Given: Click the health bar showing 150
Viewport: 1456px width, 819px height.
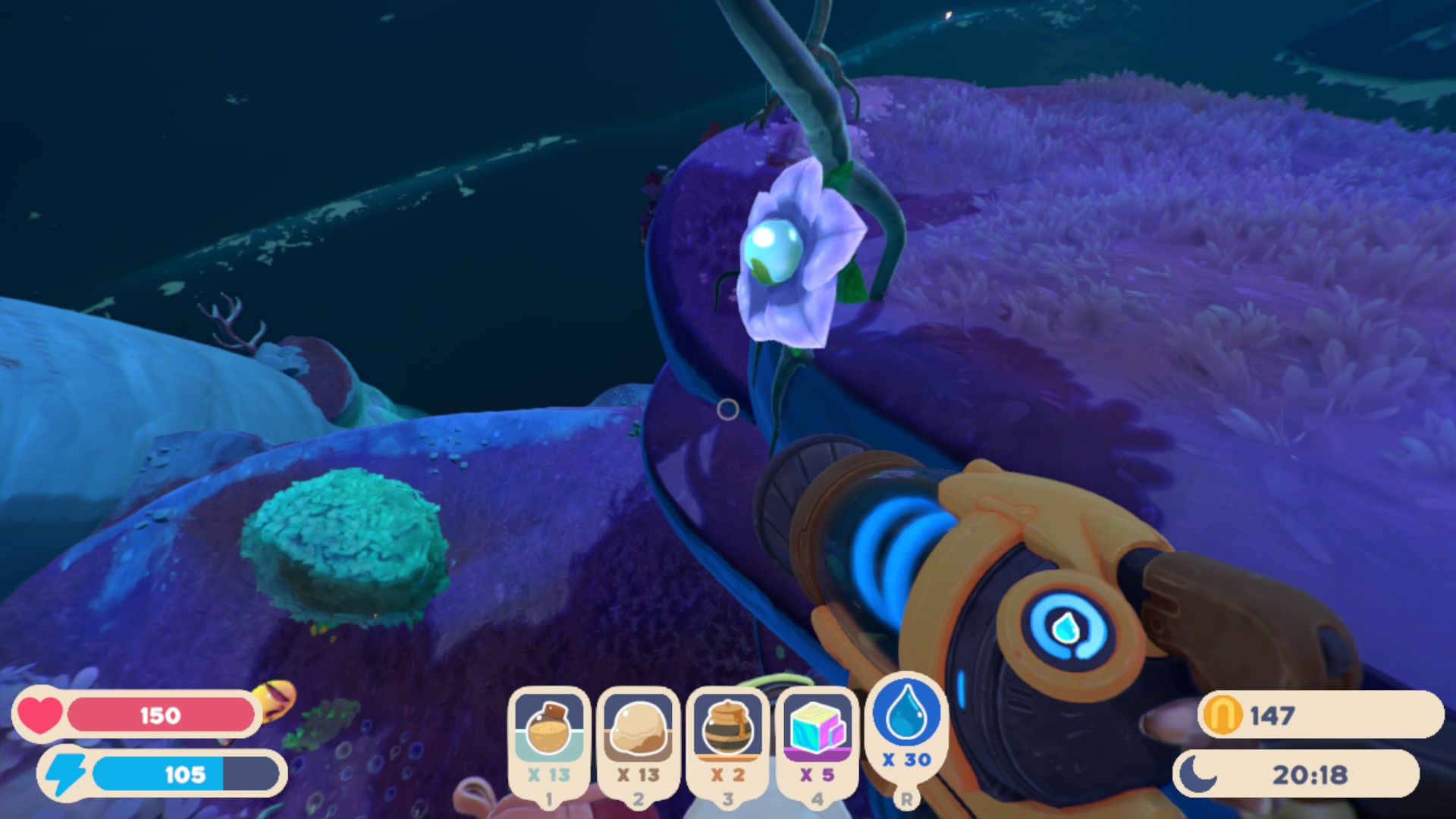Looking at the screenshot, I should click(159, 714).
